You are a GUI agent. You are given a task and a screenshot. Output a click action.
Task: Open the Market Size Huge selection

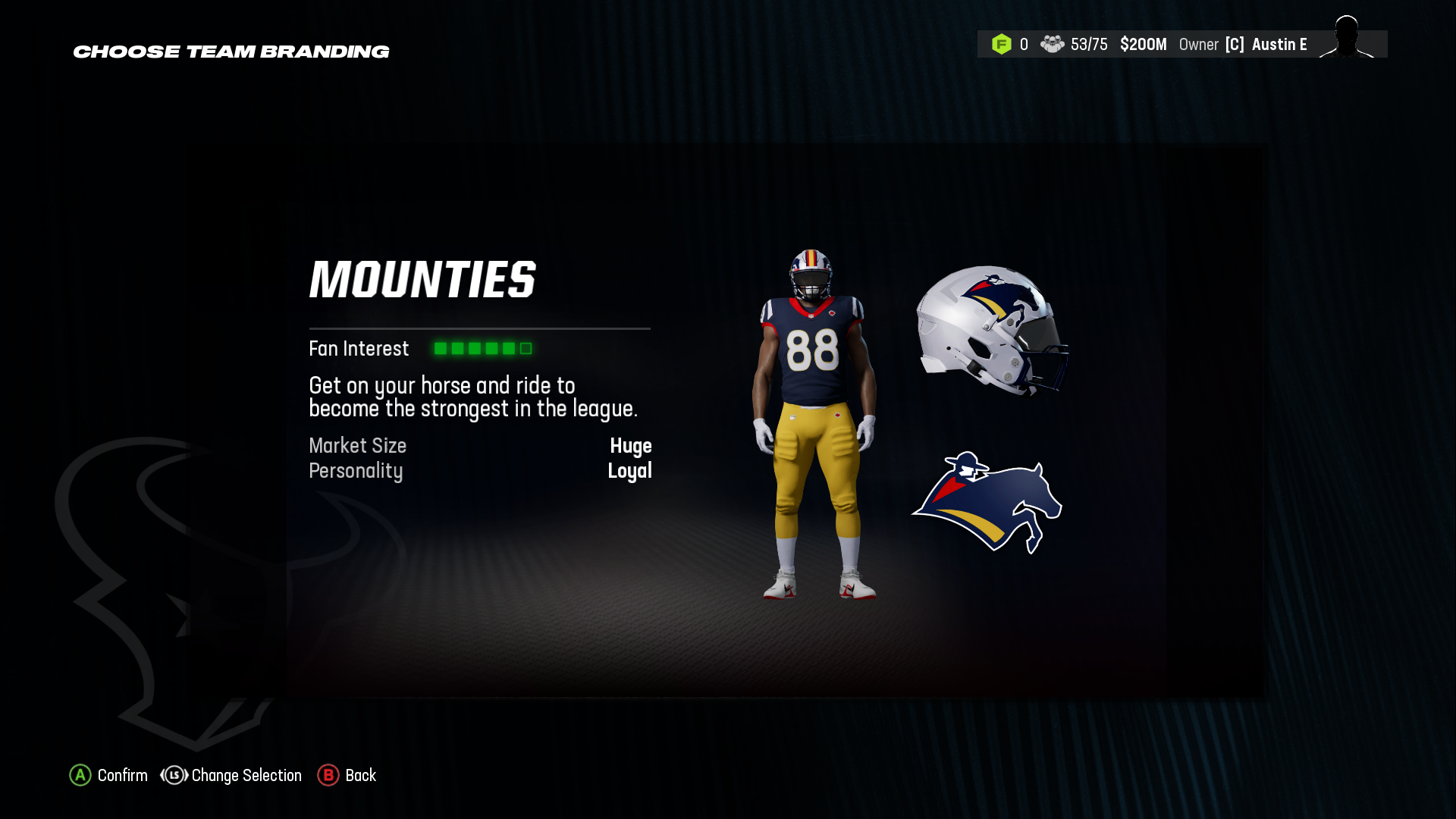[632, 446]
